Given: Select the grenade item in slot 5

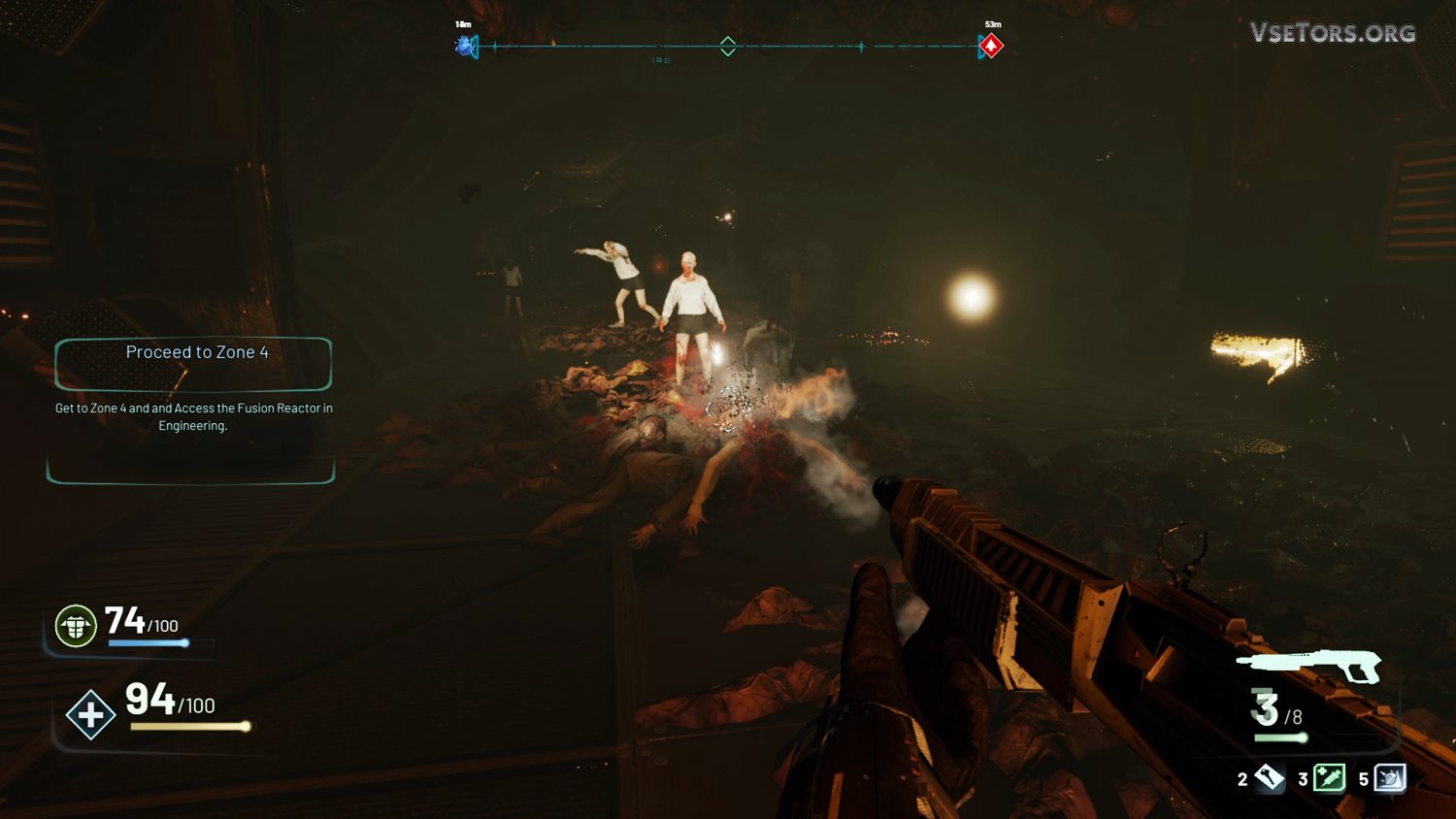Looking at the screenshot, I should (x=1390, y=778).
